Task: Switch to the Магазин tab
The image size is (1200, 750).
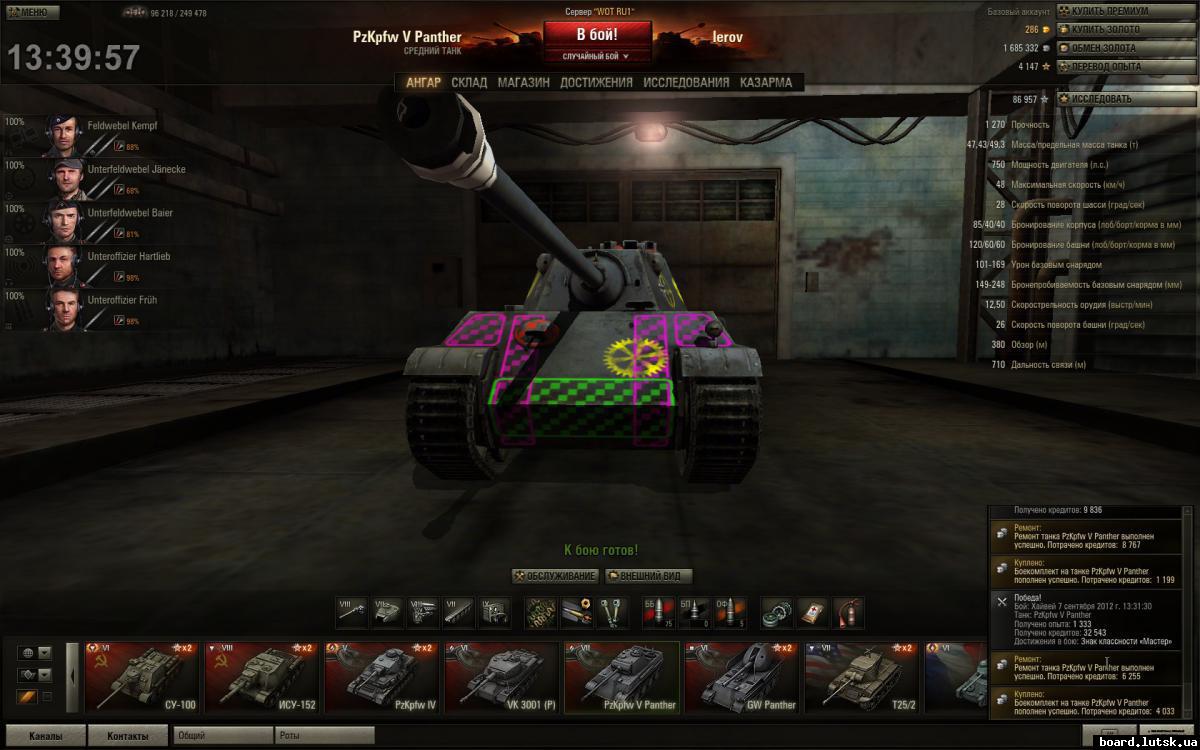Action: click(523, 83)
